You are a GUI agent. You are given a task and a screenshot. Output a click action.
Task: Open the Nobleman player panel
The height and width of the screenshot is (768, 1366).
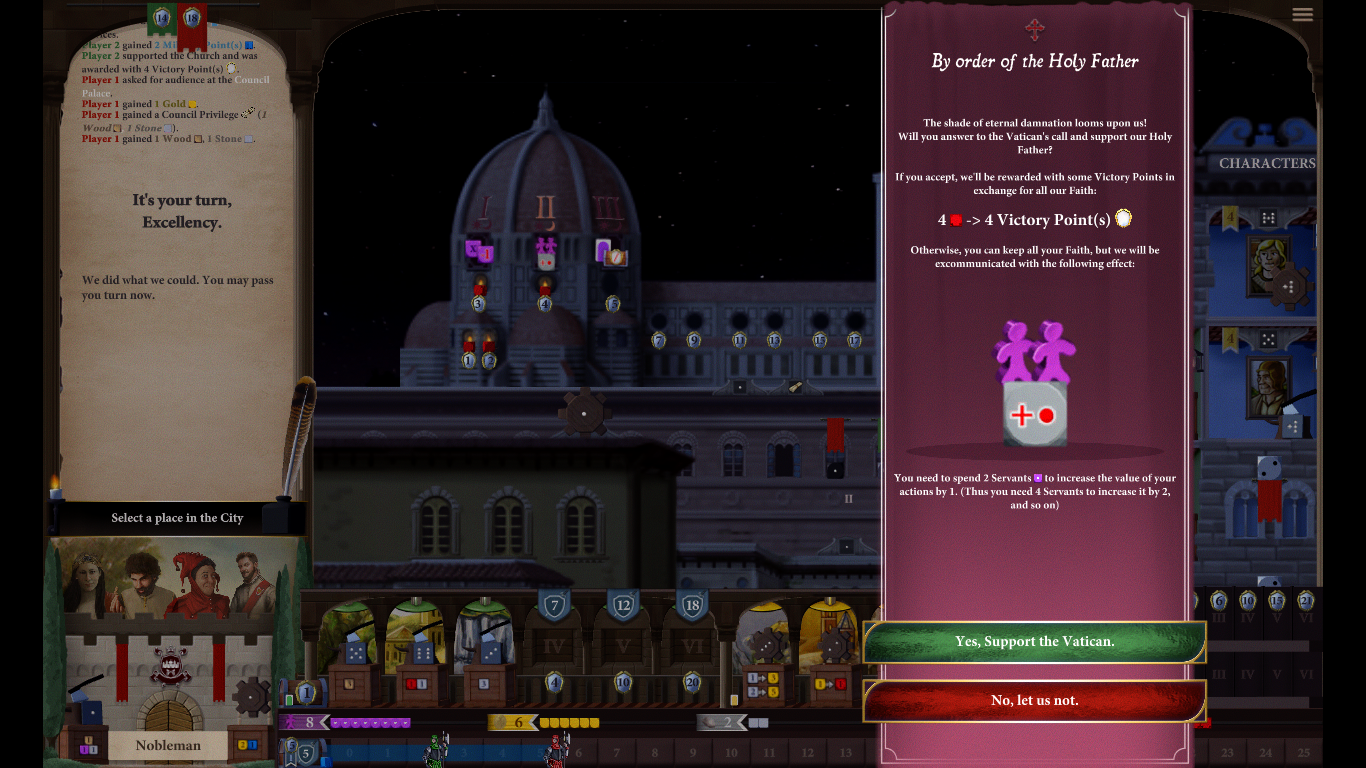(x=168, y=745)
